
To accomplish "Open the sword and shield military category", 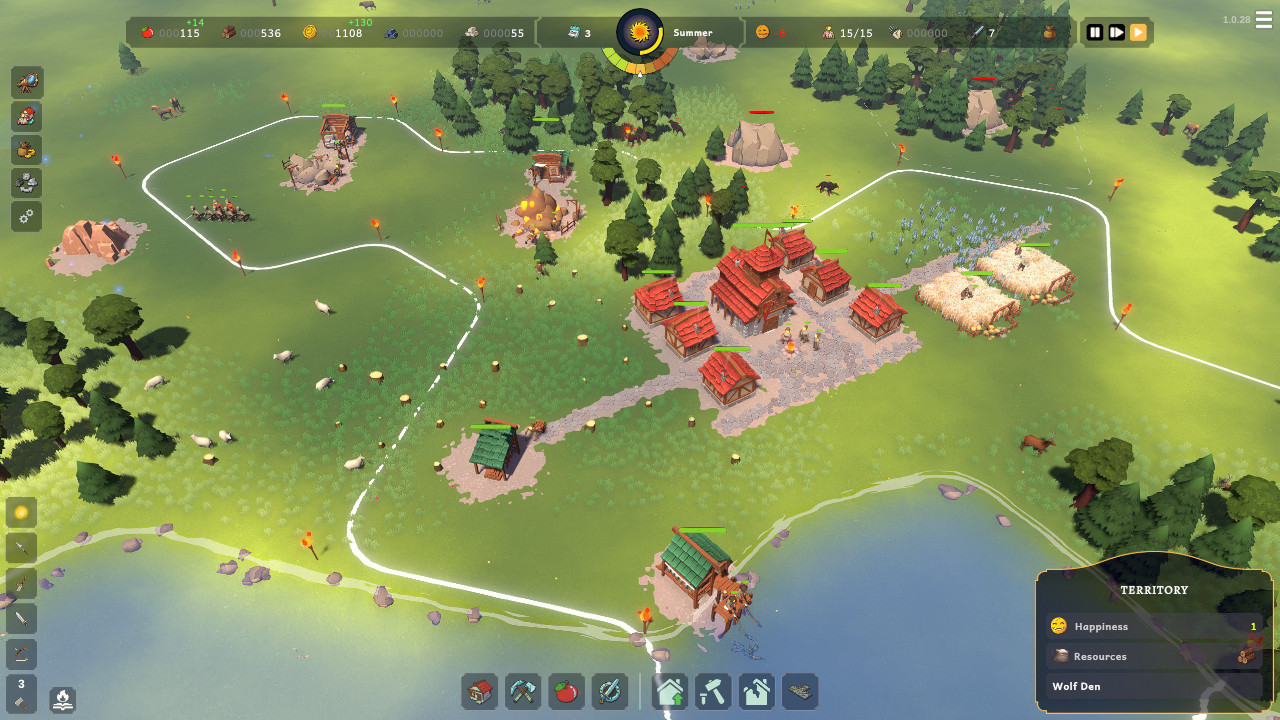I will pos(609,691).
